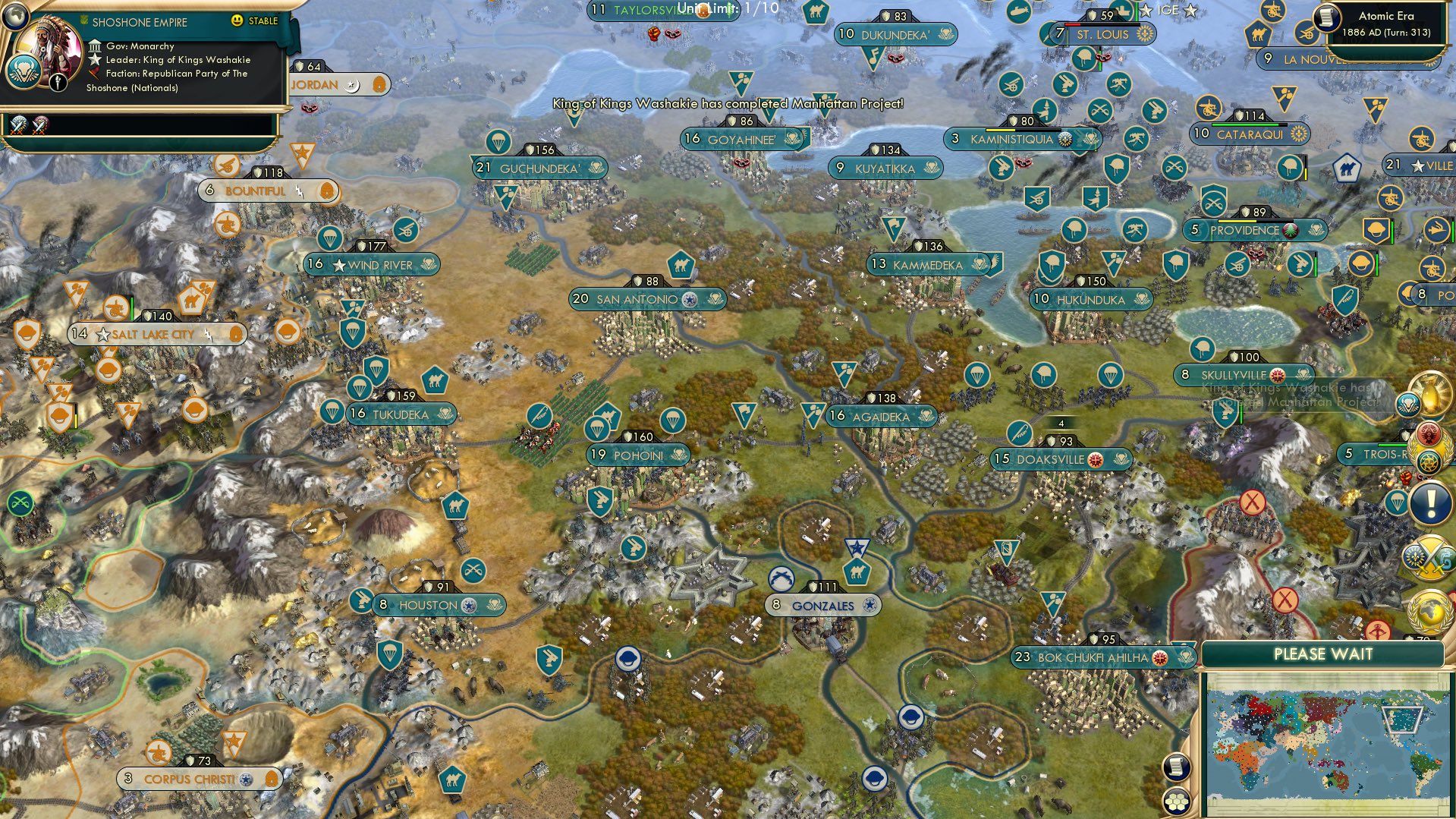Click the globe icon in the top-left corner
The image size is (1456, 819).
15,15
